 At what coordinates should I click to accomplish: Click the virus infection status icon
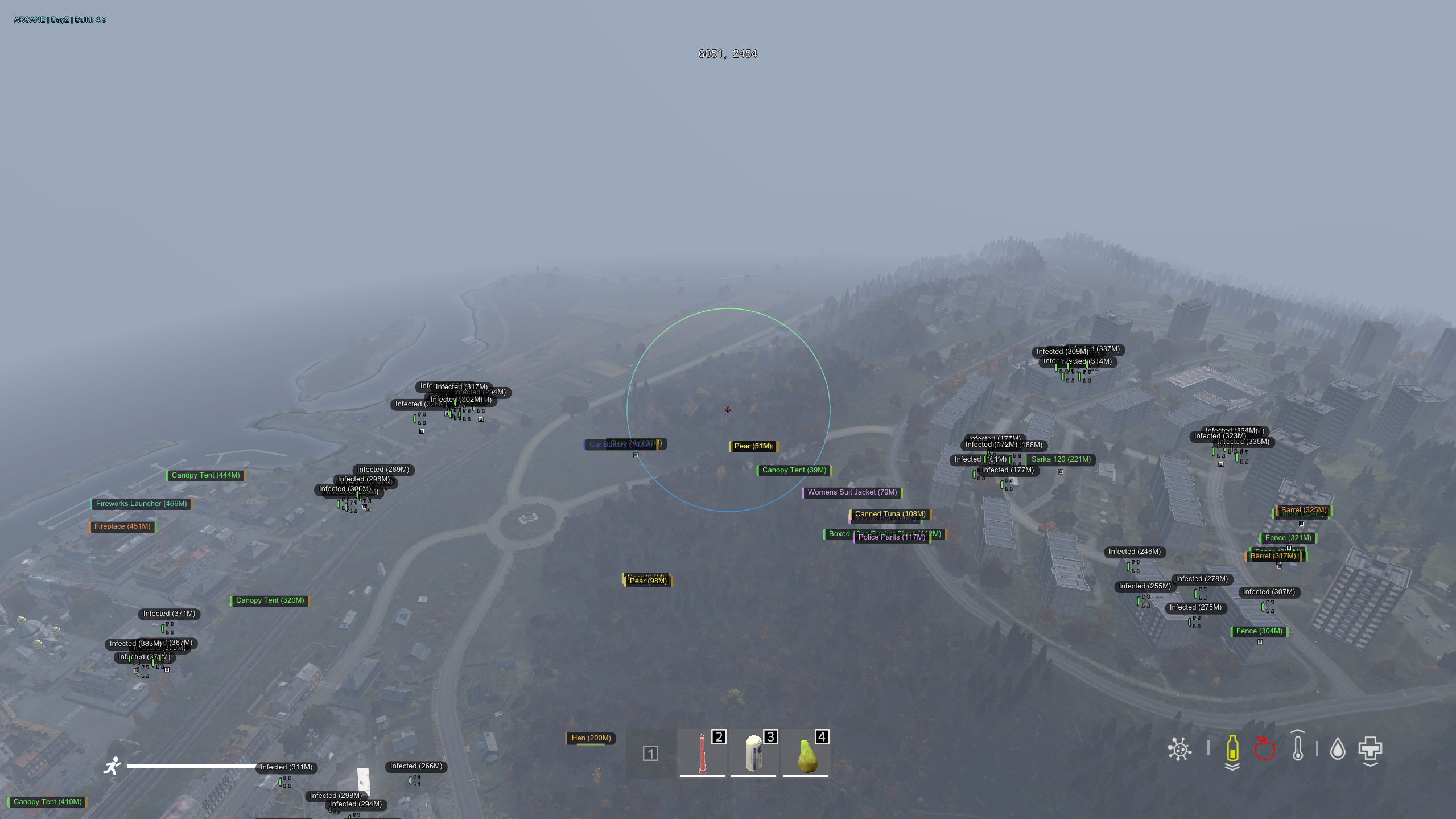(1179, 748)
